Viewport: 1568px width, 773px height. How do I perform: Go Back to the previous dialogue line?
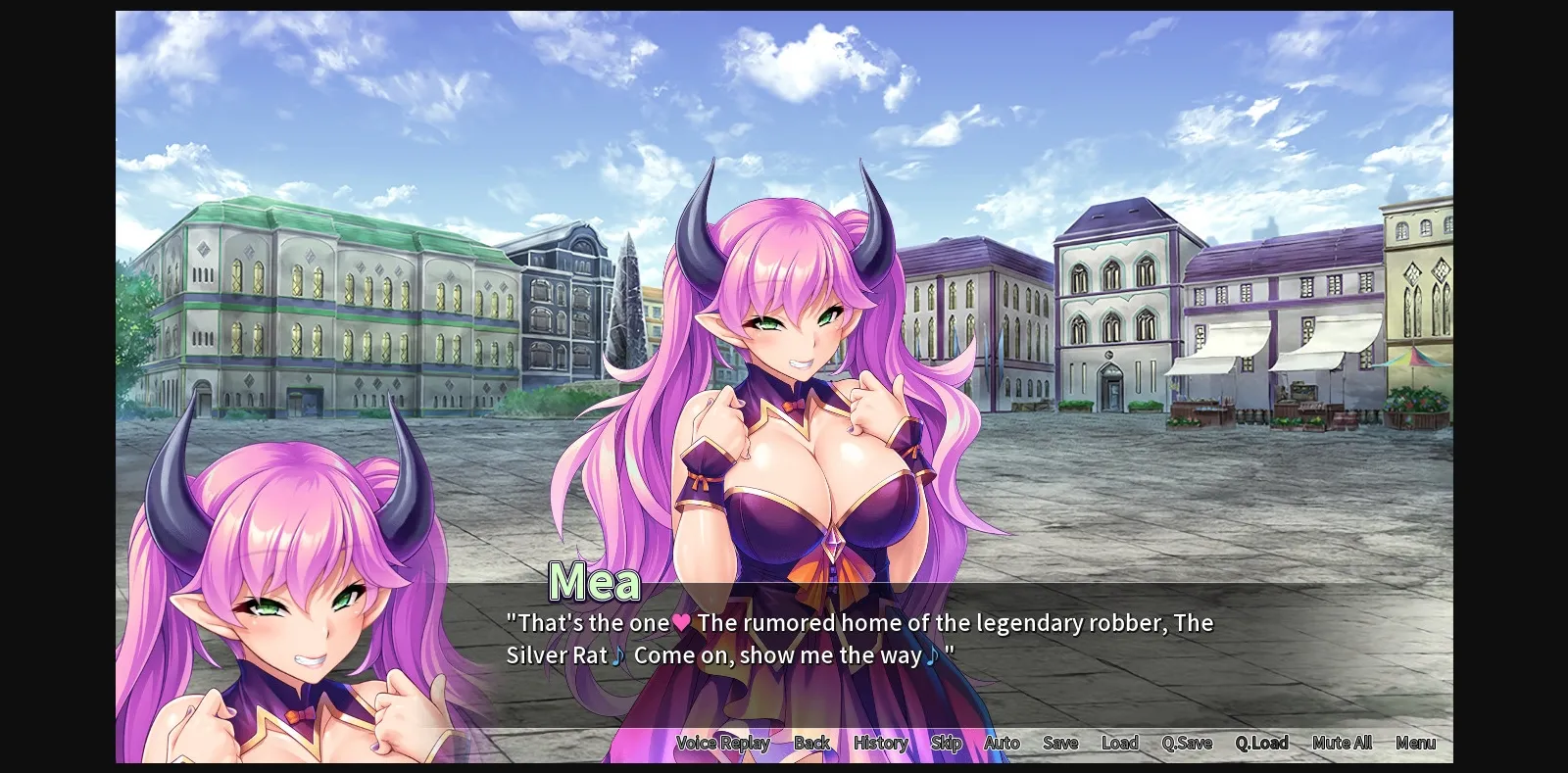812,743
